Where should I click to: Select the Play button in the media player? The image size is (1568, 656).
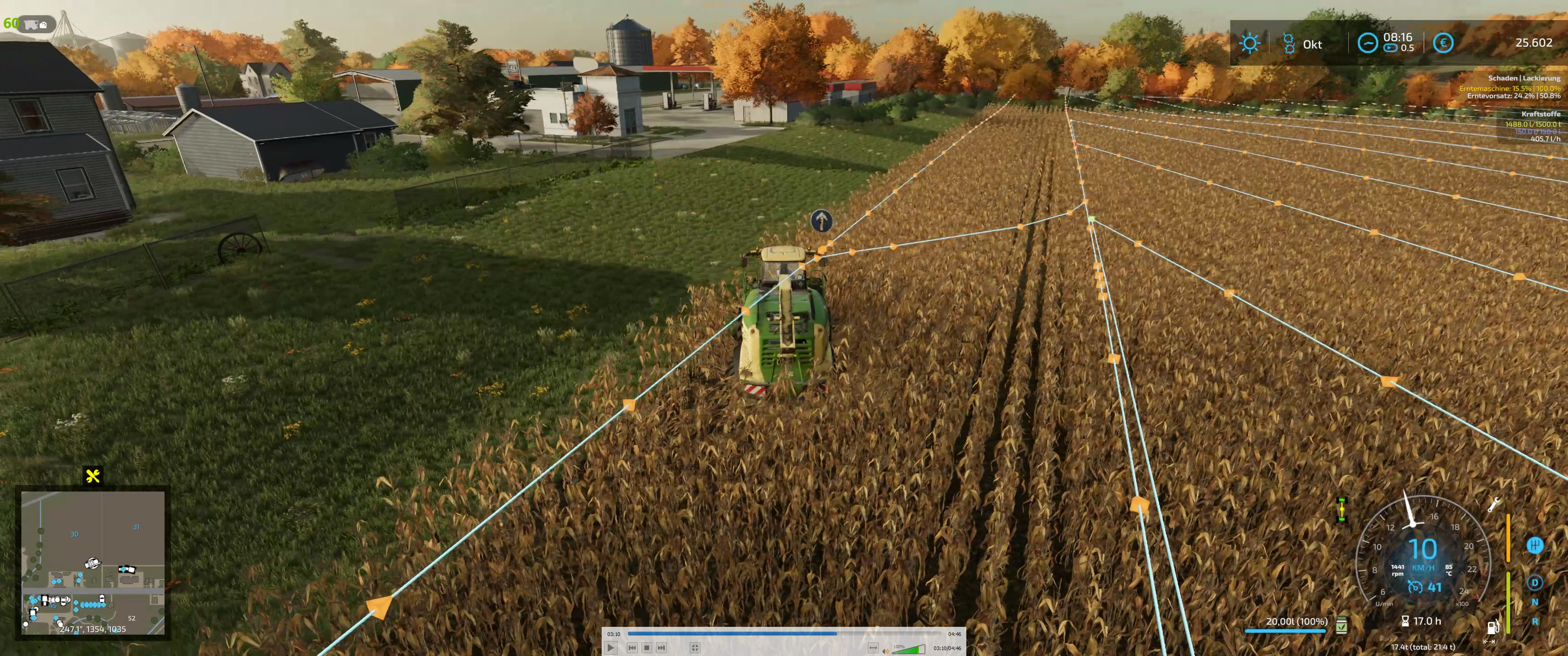(x=611, y=648)
